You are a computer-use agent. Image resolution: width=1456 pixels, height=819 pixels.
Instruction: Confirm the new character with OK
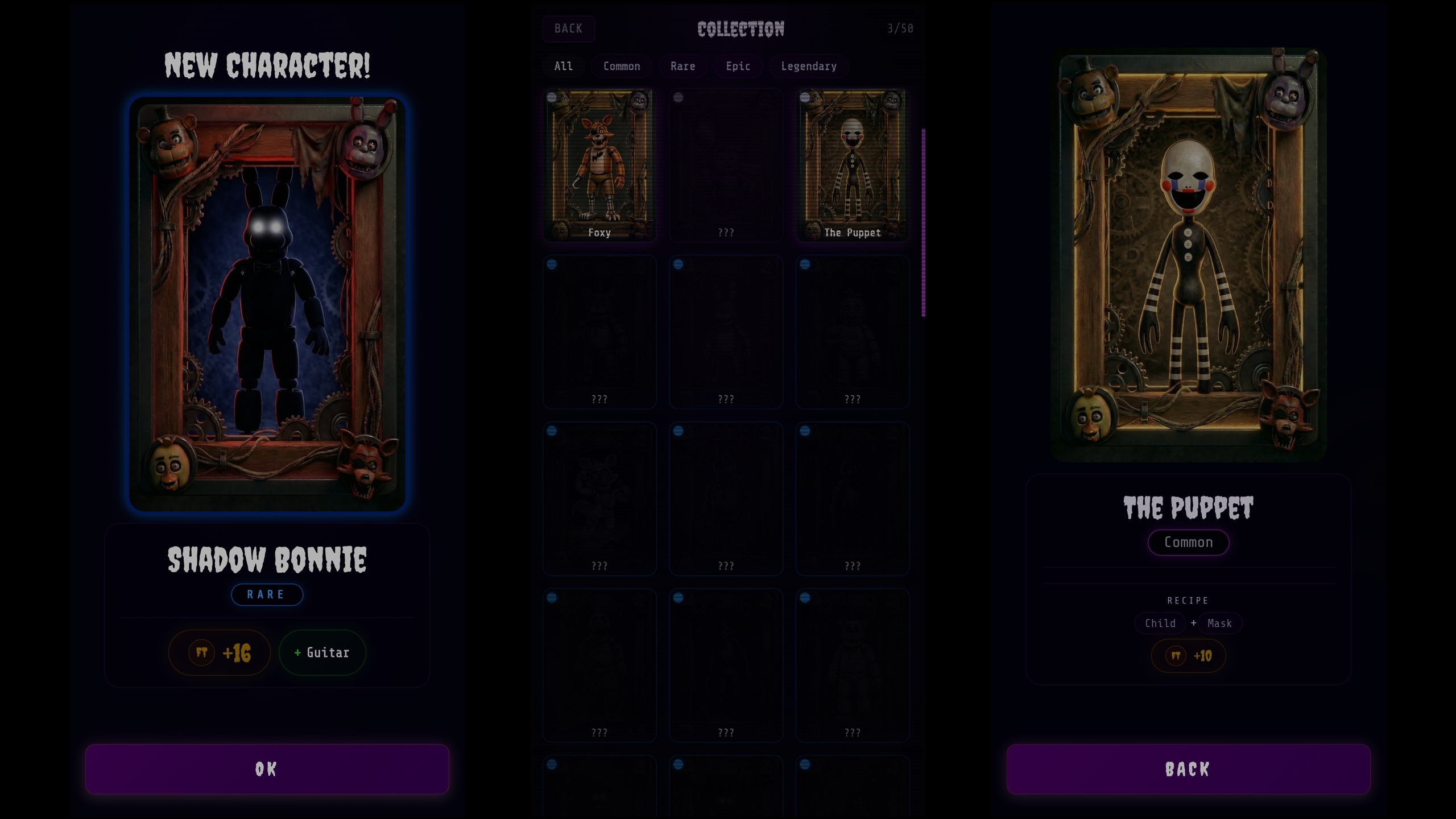pos(267,769)
